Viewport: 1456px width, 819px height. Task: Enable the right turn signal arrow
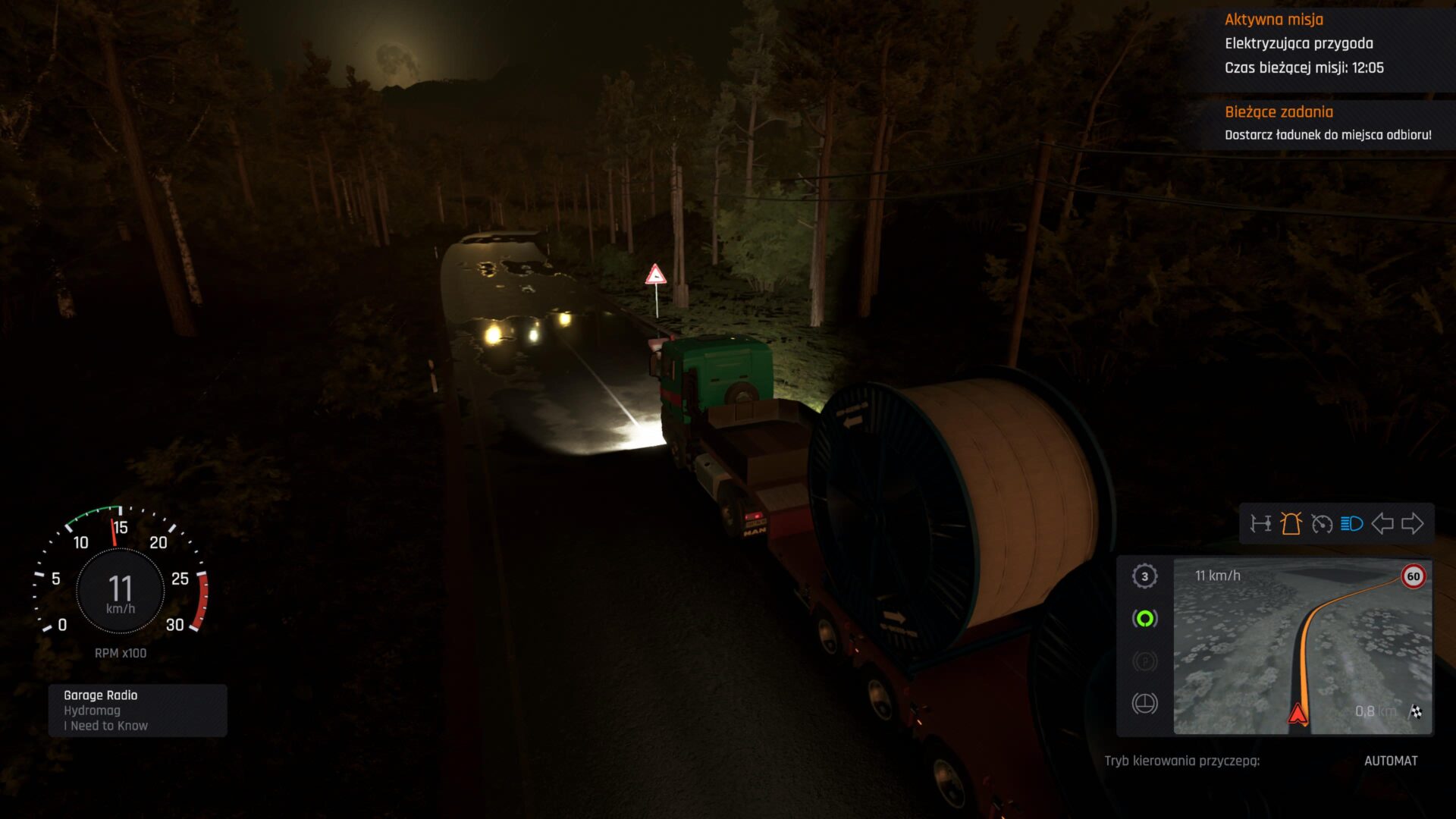tap(1413, 523)
